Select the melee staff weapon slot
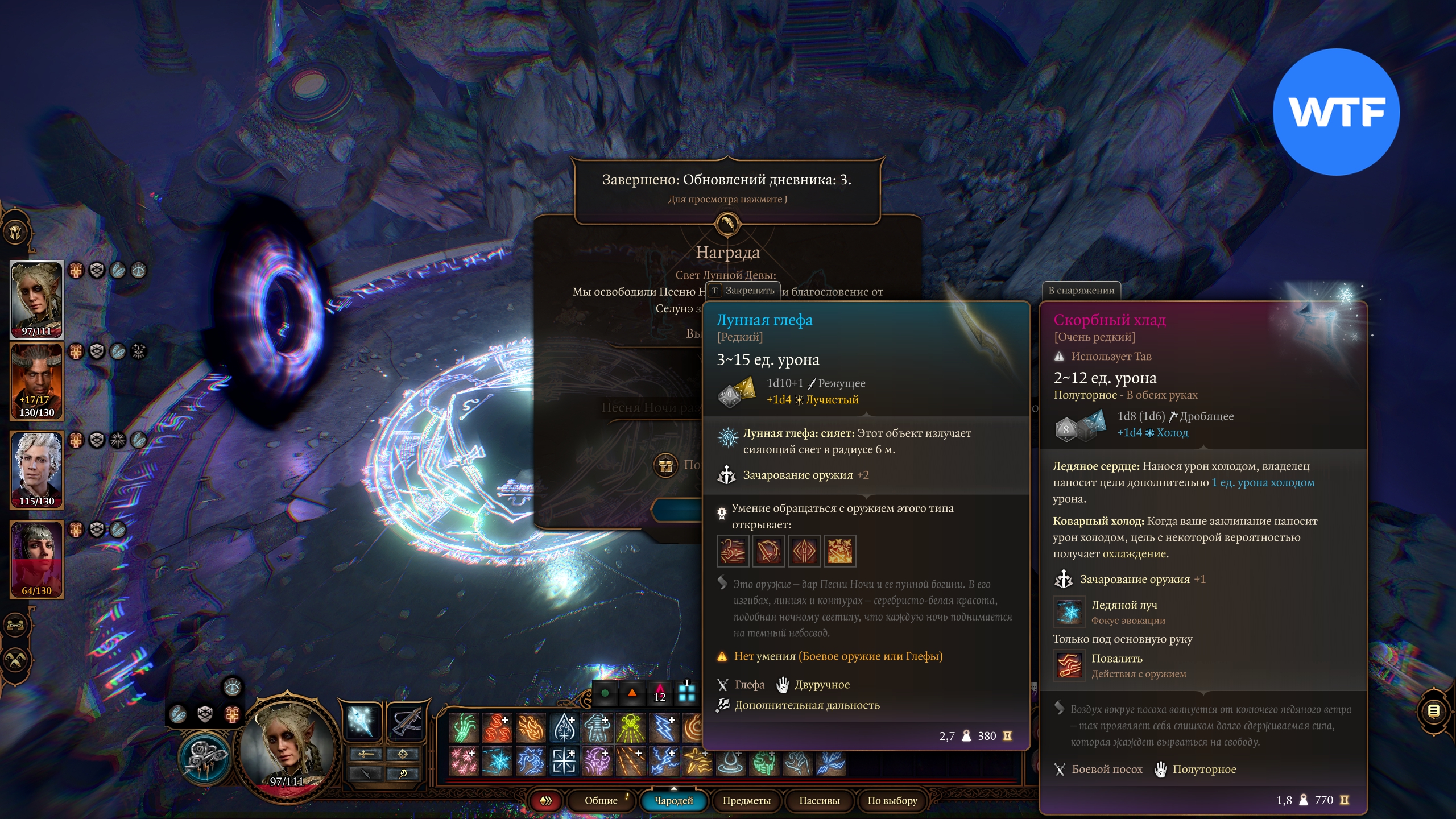1456x819 pixels. tap(362, 722)
